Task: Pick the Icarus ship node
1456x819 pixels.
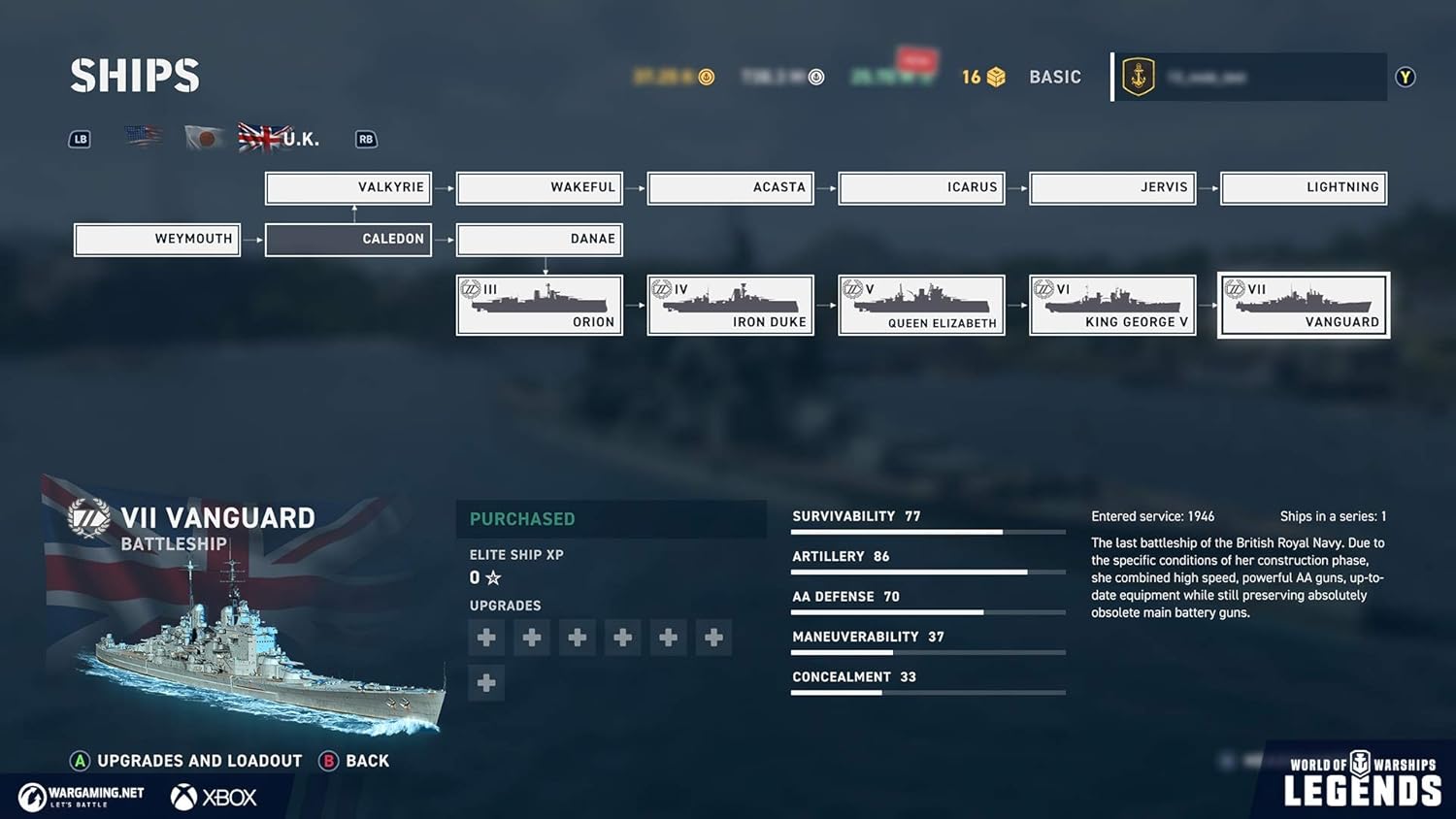Action: (921, 187)
